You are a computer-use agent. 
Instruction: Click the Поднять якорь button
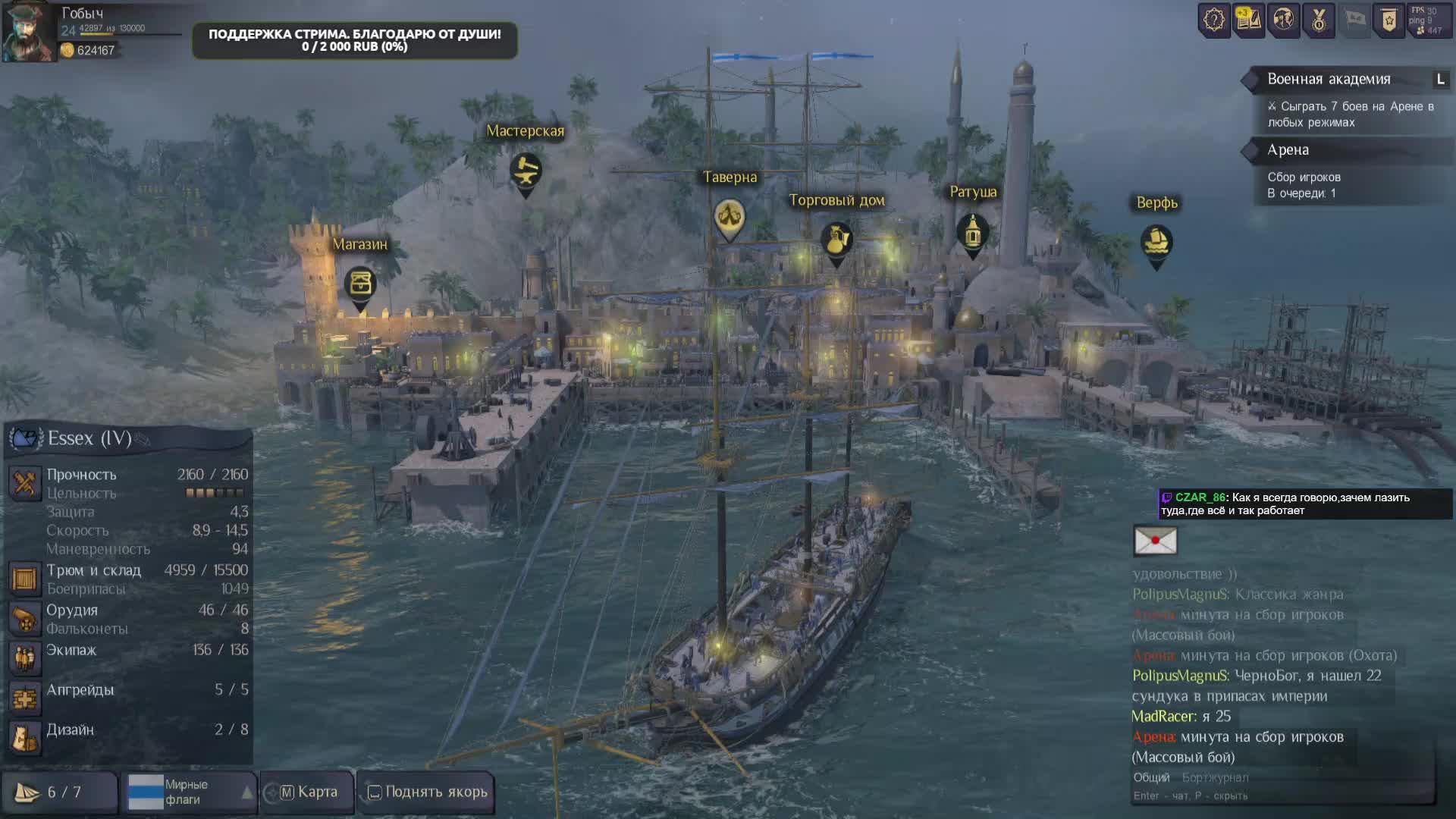pyautogui.click(x=427, y=792)
